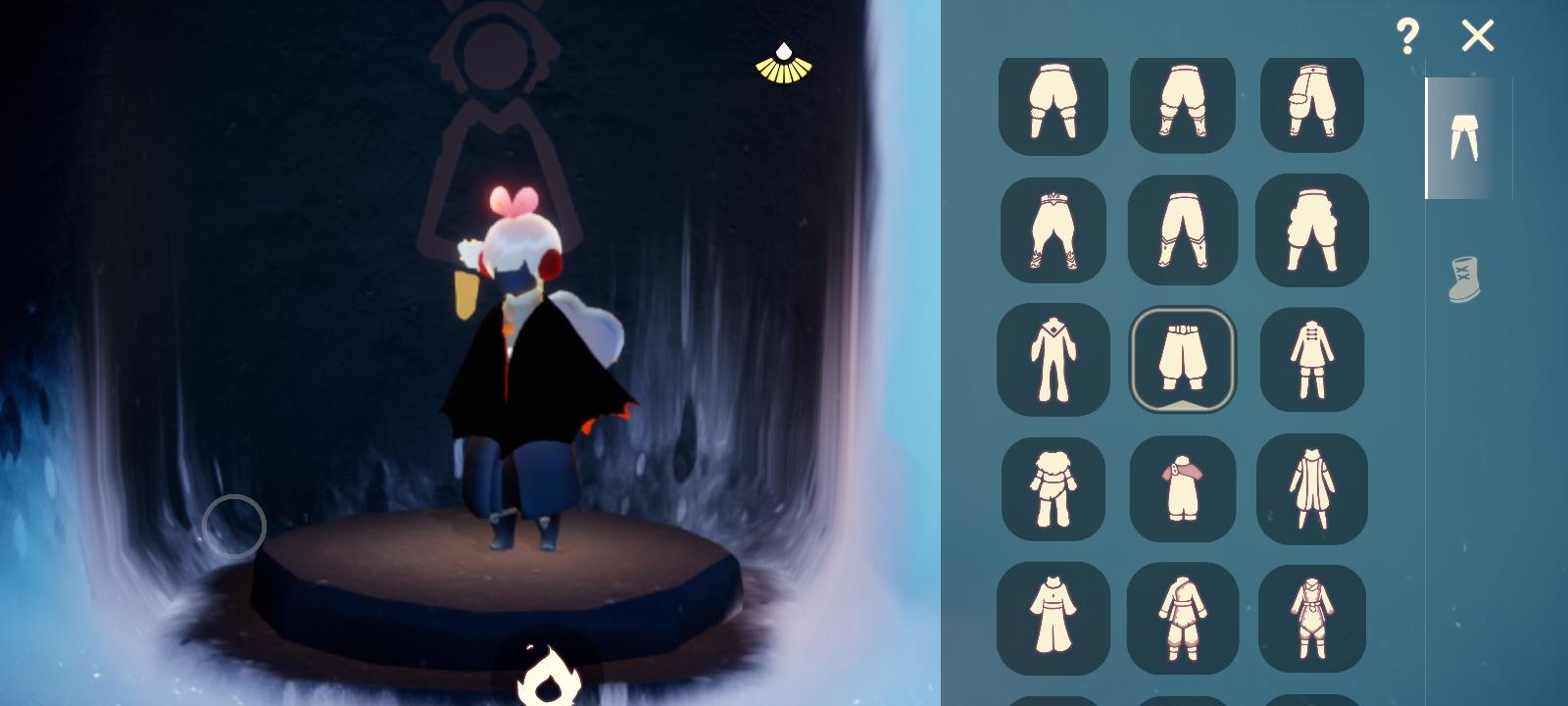1568x706 pixels.
Task: Pick the layered warrior outfit bottom-right
Action: (1311, 620)
